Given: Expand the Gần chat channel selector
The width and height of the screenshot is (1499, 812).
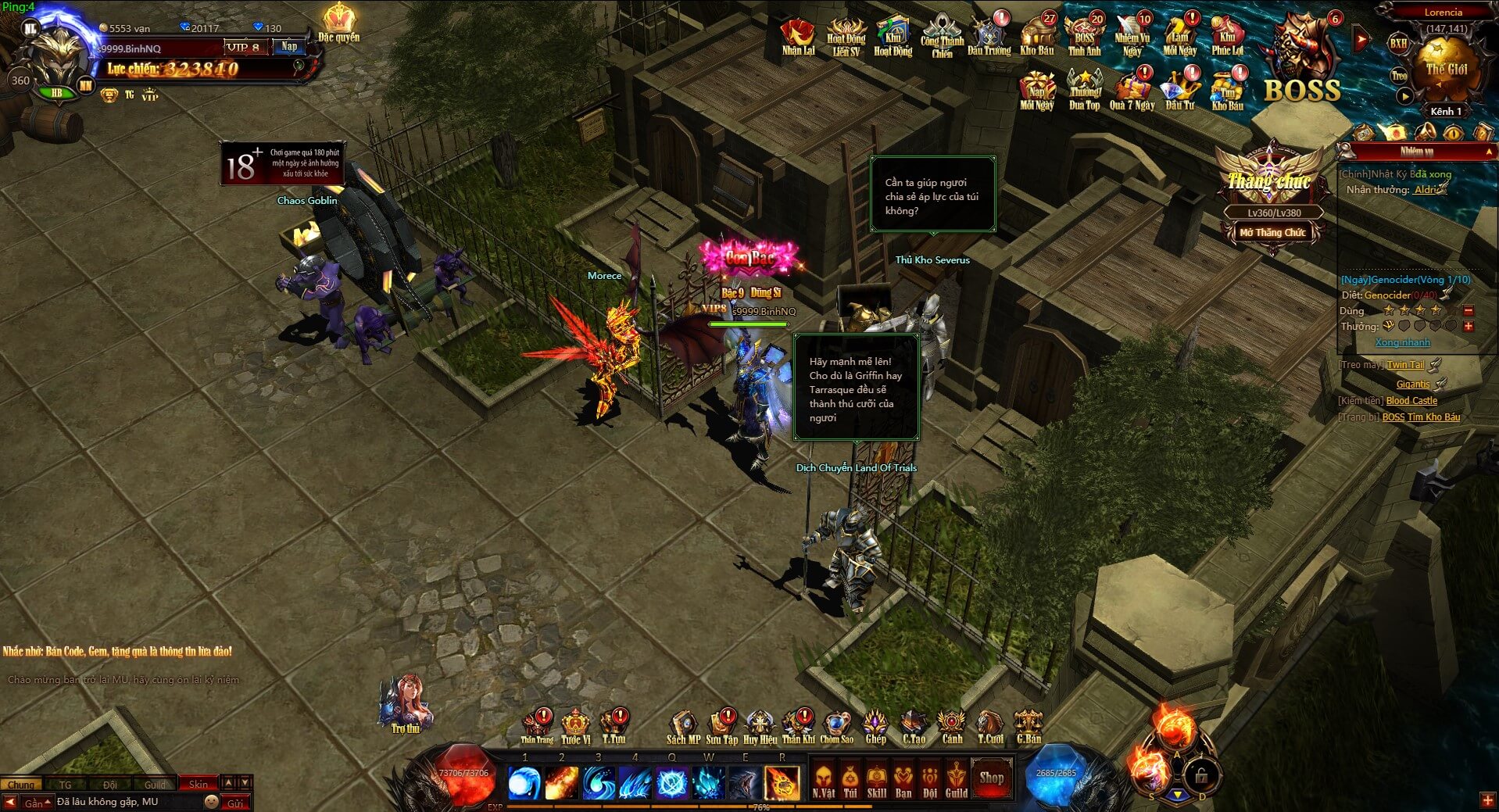Looking at the screenshot, I should (34, 803).
